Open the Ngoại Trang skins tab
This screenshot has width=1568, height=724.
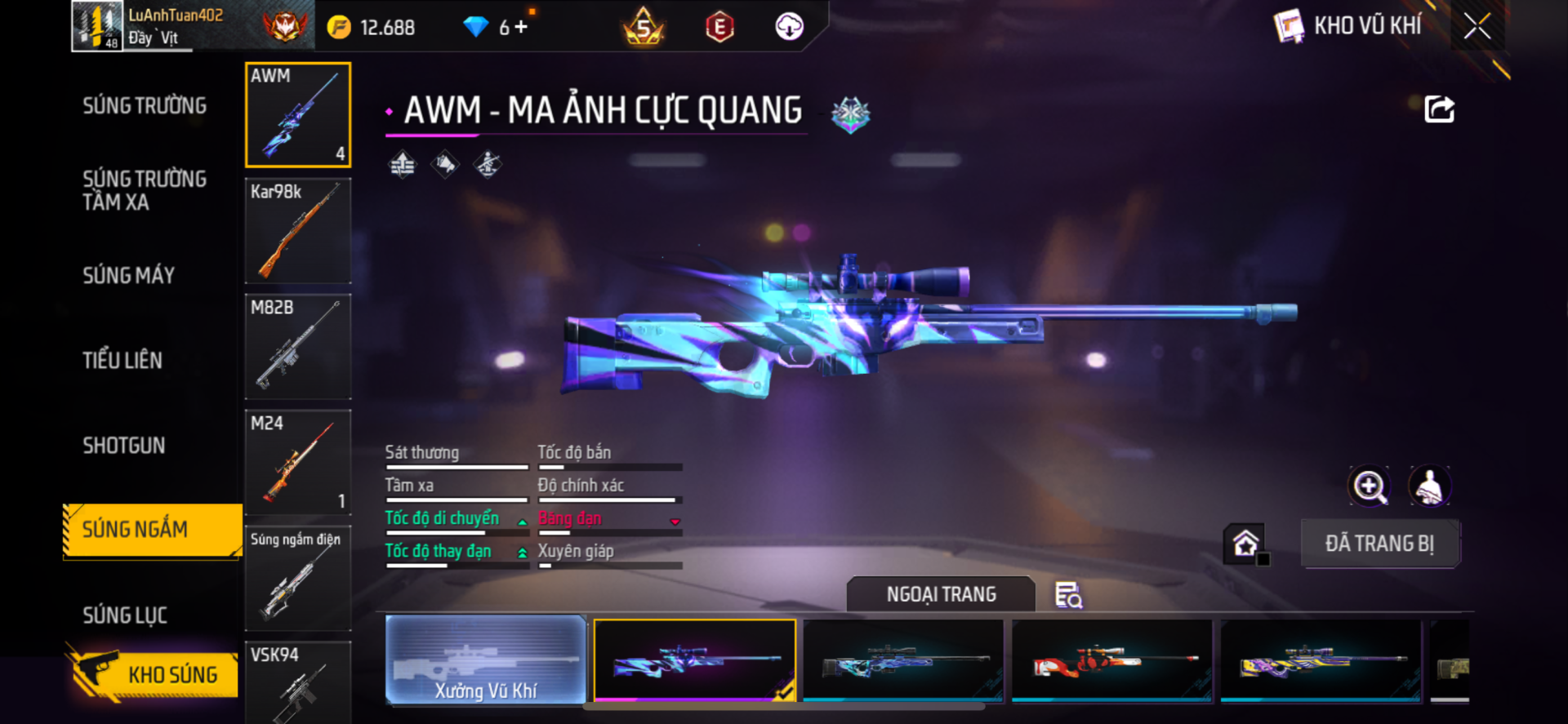click(x=941, y=594)
